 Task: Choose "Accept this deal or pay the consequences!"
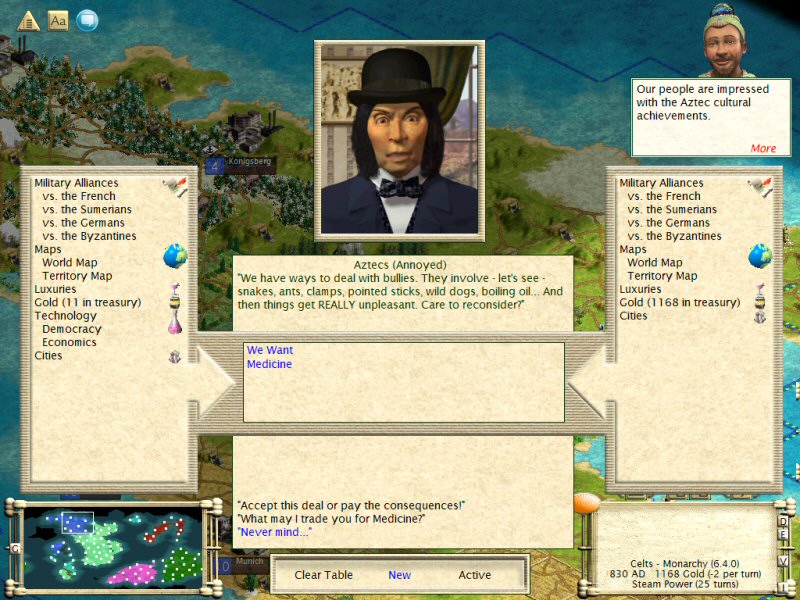click(x=351, y=504)
